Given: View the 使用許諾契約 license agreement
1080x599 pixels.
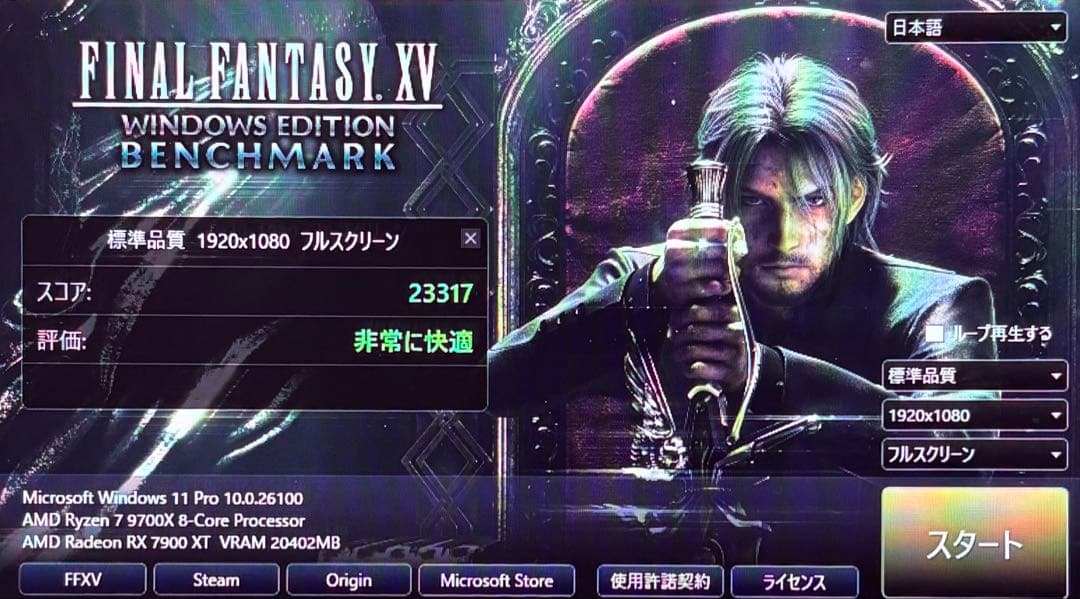Looking at the screenshot, I should point(660,581).
